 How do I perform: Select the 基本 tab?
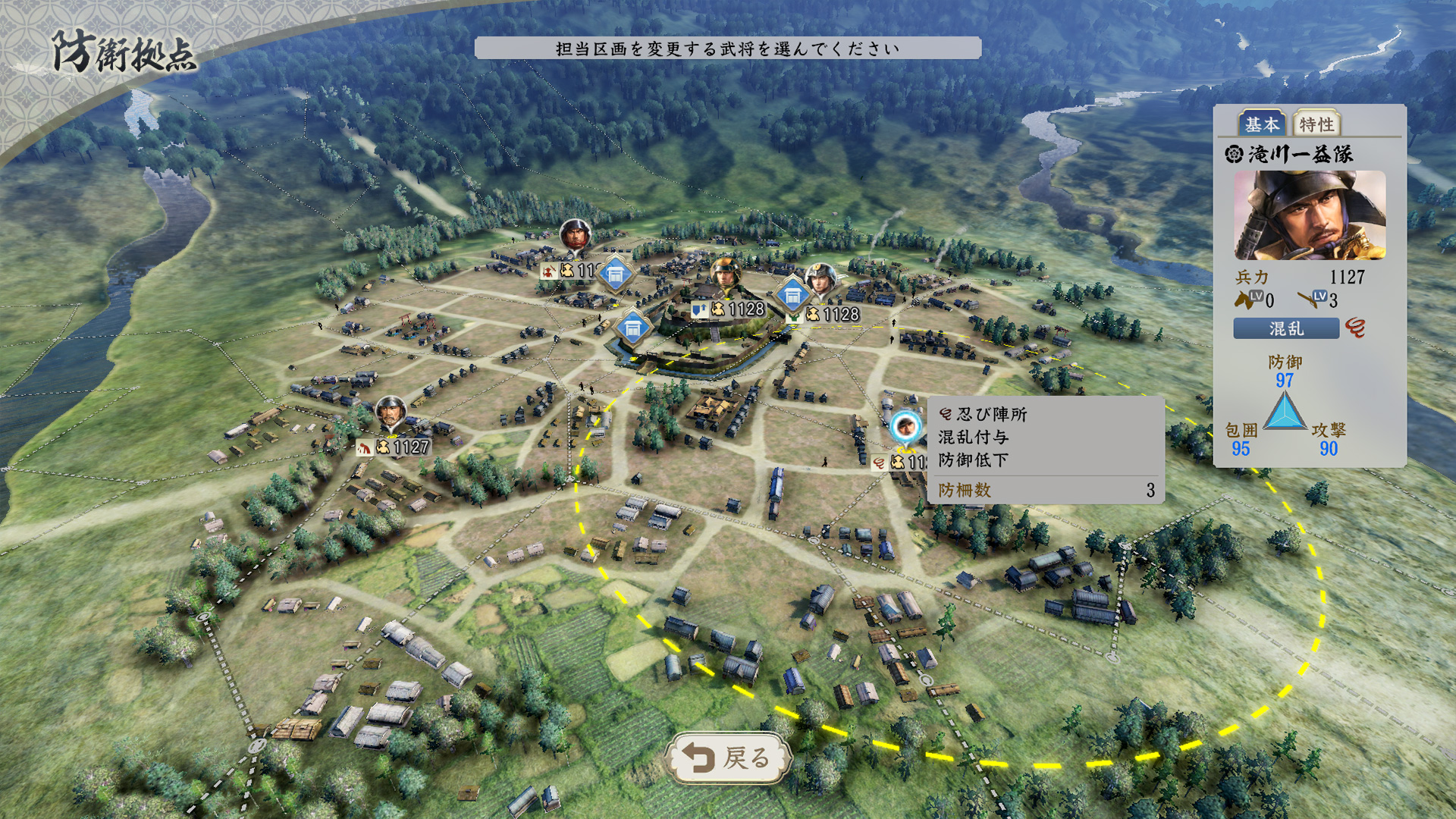[1262, 124]
